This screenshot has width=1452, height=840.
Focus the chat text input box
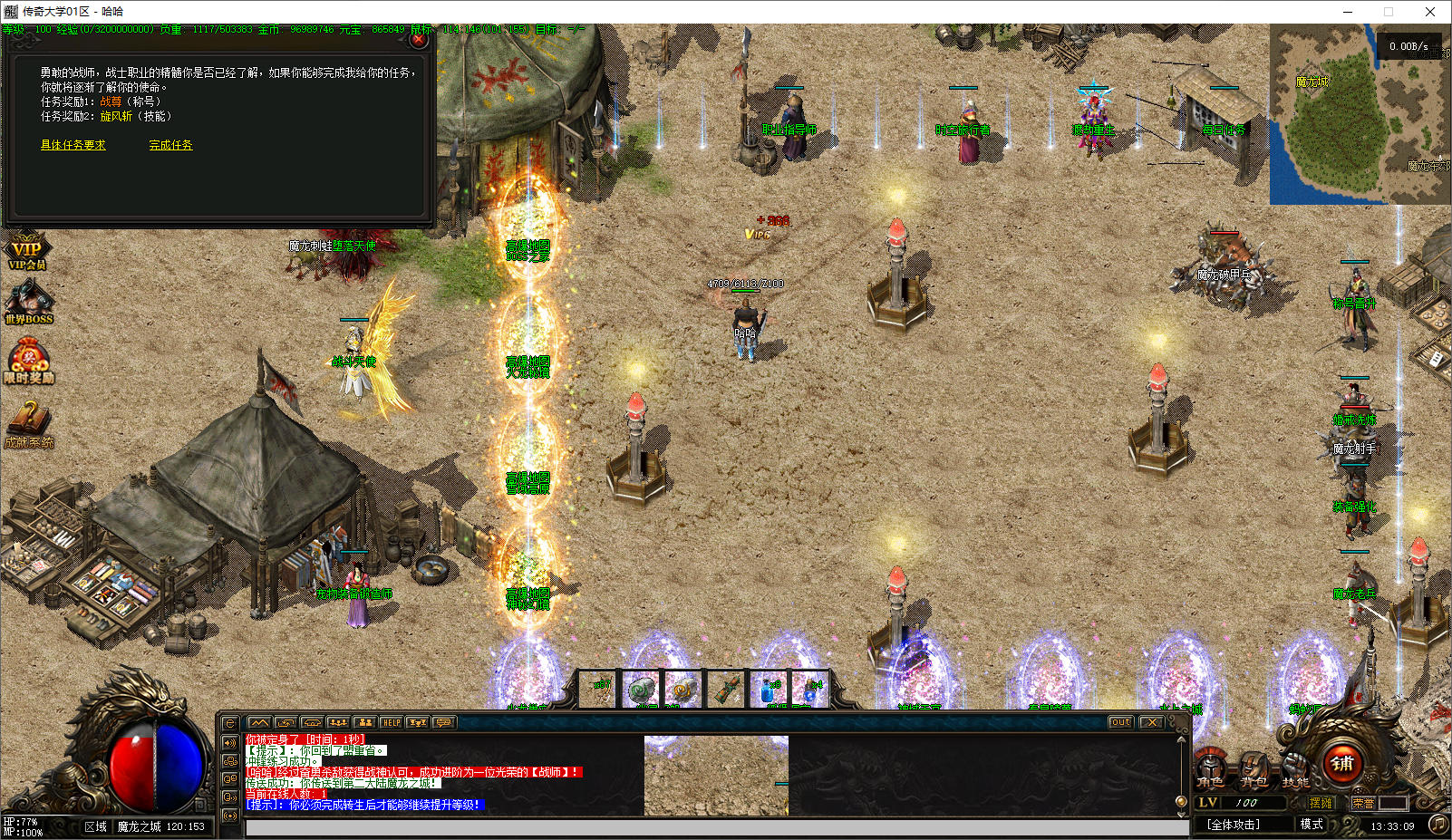tap(716, 827)
